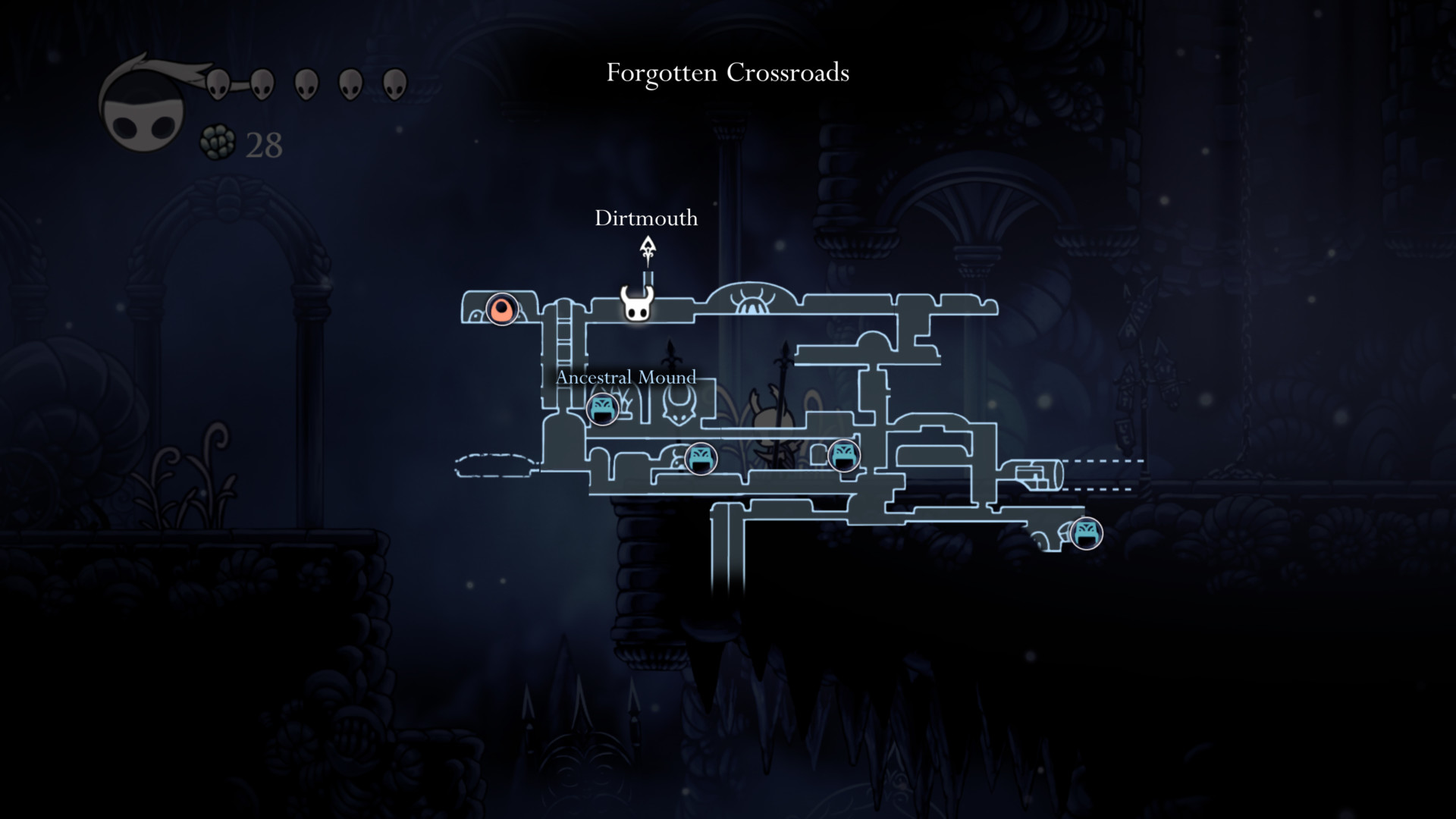Select the orange marker pin on the map

coord(501,309)
